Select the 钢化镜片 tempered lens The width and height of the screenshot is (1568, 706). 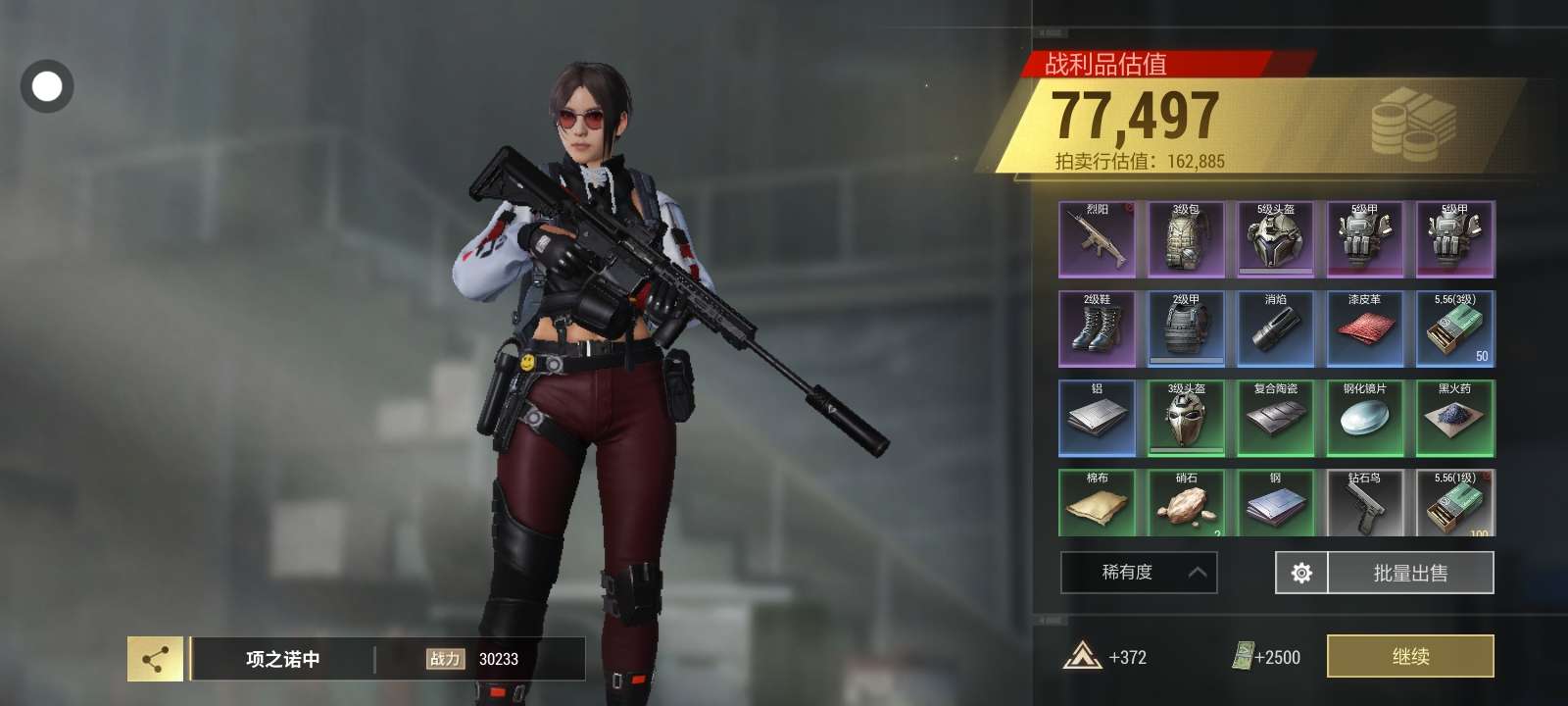(x=1365, y=418)
